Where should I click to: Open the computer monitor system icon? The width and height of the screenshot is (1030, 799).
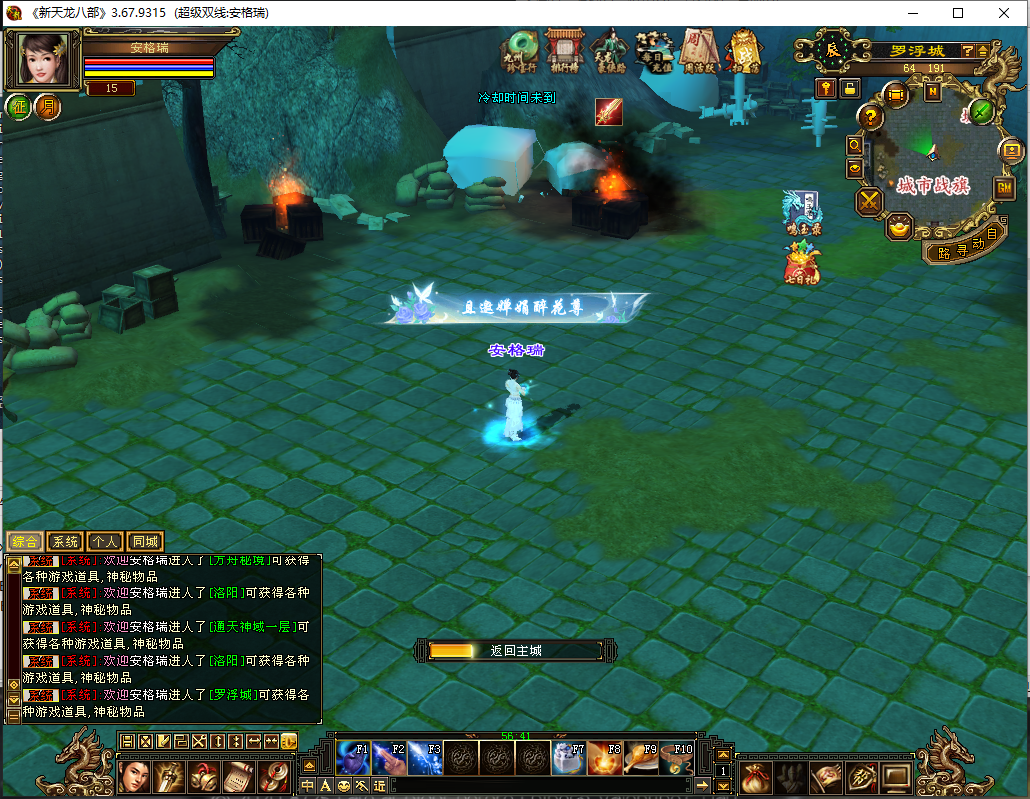tap(897, 776)
